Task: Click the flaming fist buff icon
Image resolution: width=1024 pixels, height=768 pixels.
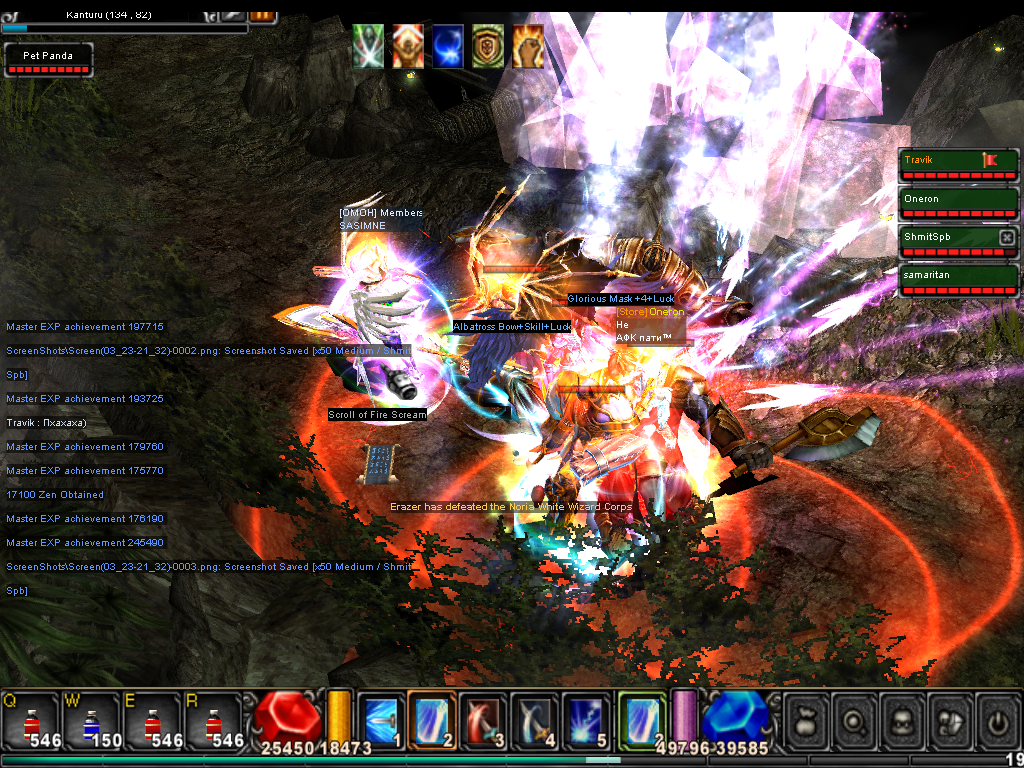Action: pyautogui.click(x=528, y=46)
